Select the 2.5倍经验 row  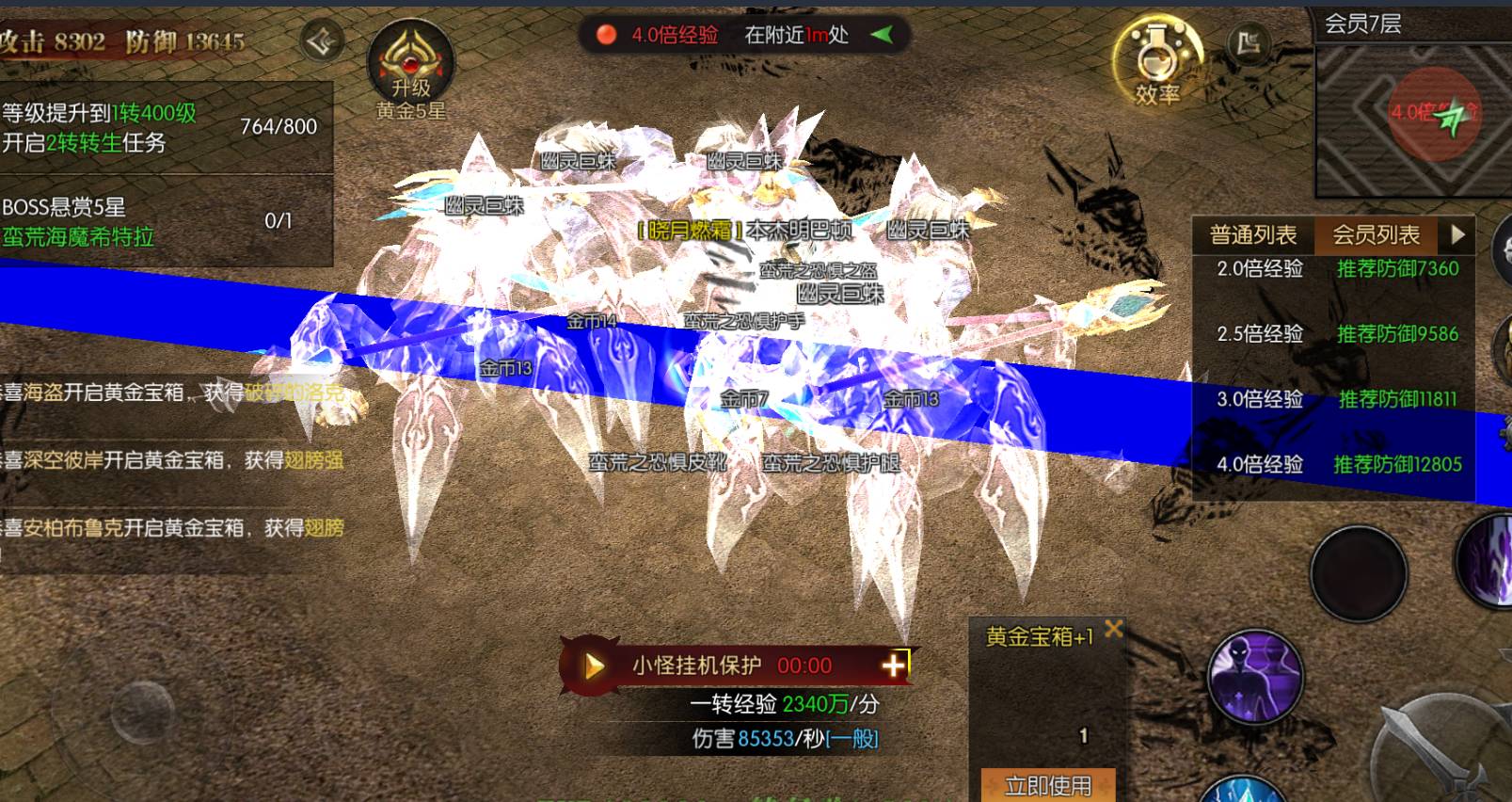(x=1336, y=334)
